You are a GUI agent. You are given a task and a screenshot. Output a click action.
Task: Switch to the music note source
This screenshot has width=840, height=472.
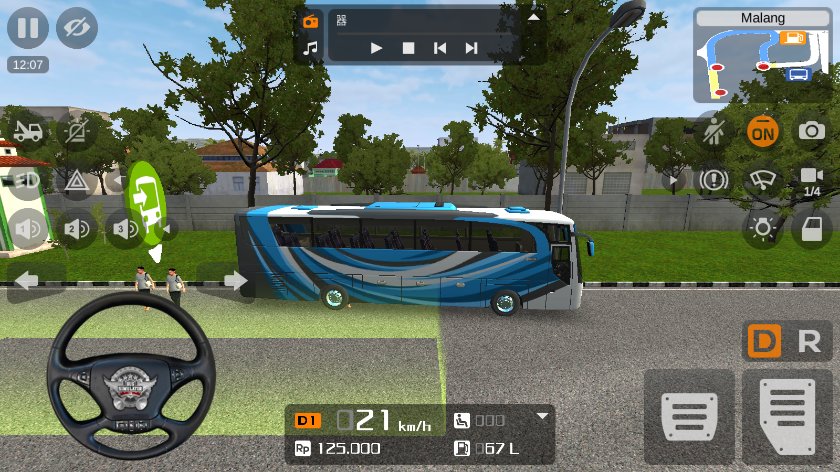pos(311,47)
